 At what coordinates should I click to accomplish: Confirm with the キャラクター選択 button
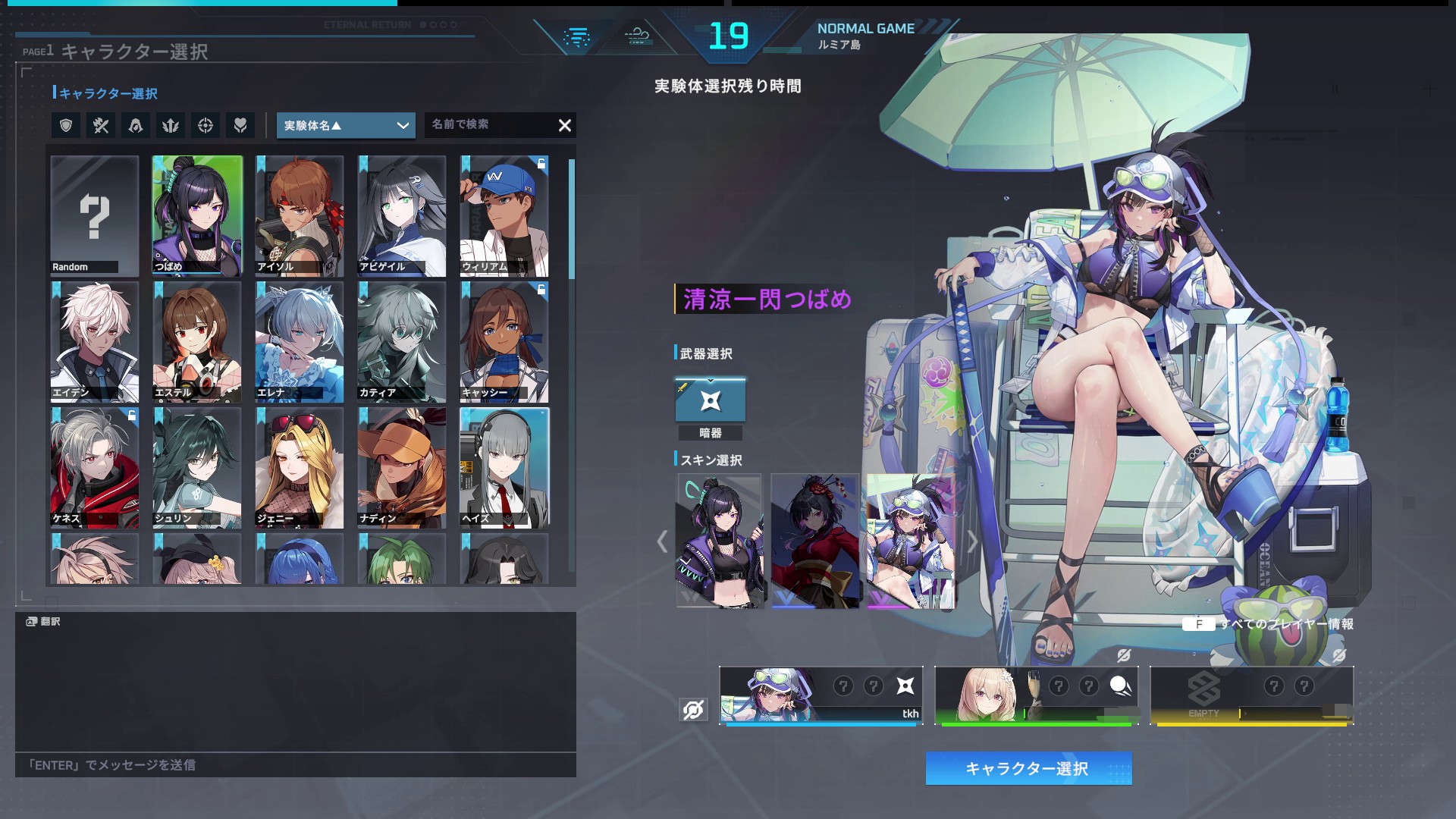1028,768
